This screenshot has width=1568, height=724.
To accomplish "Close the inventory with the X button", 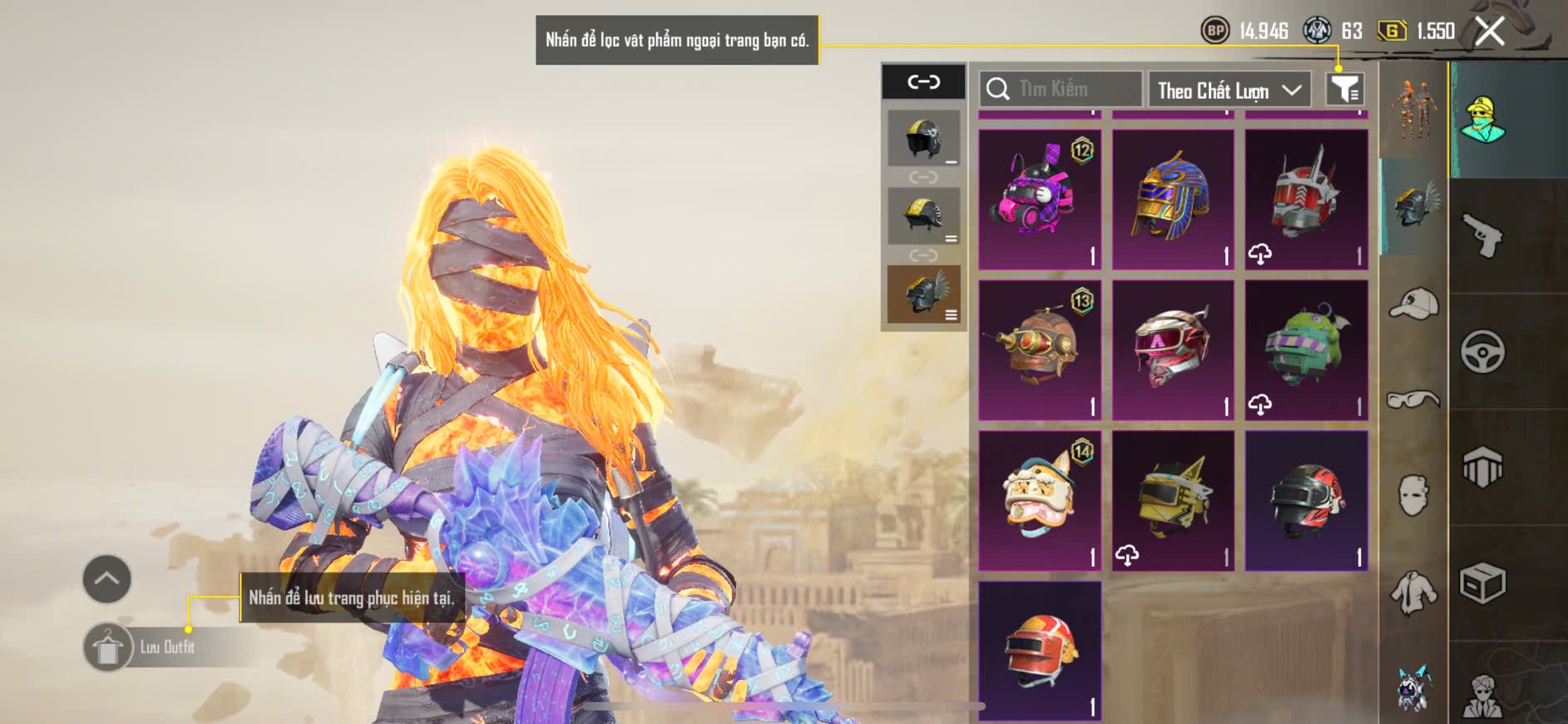I will [1490, 32].
